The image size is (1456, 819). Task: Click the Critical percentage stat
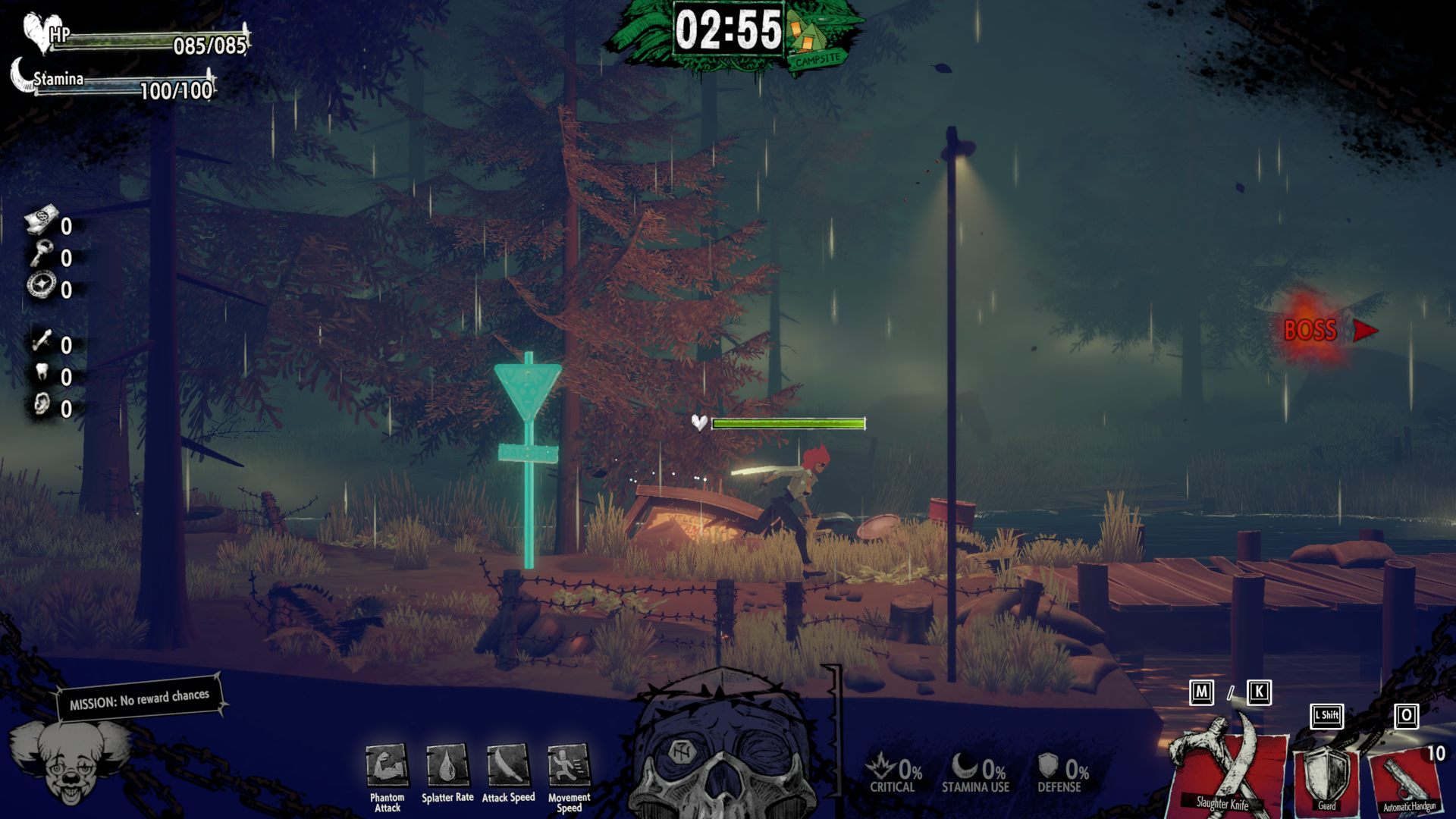(x=895, y=773)
